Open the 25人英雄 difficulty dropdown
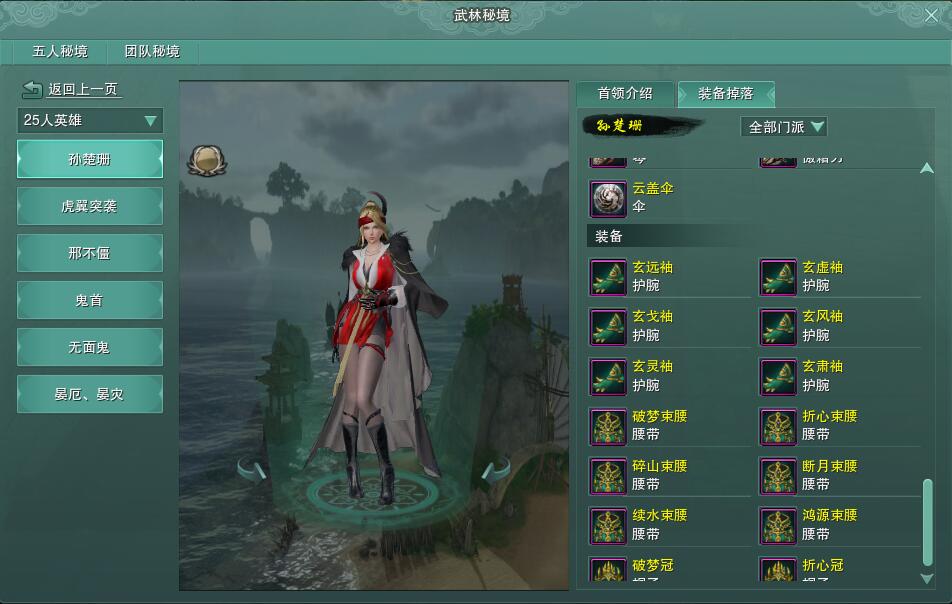Screen dimensions: 952x604 click(90, 121)
